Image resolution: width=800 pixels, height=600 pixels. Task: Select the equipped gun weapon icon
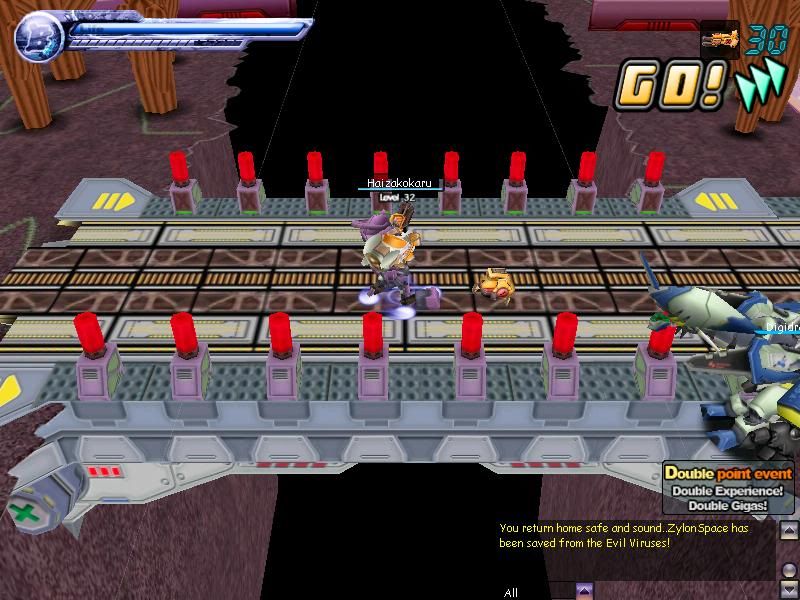point(720,41)
